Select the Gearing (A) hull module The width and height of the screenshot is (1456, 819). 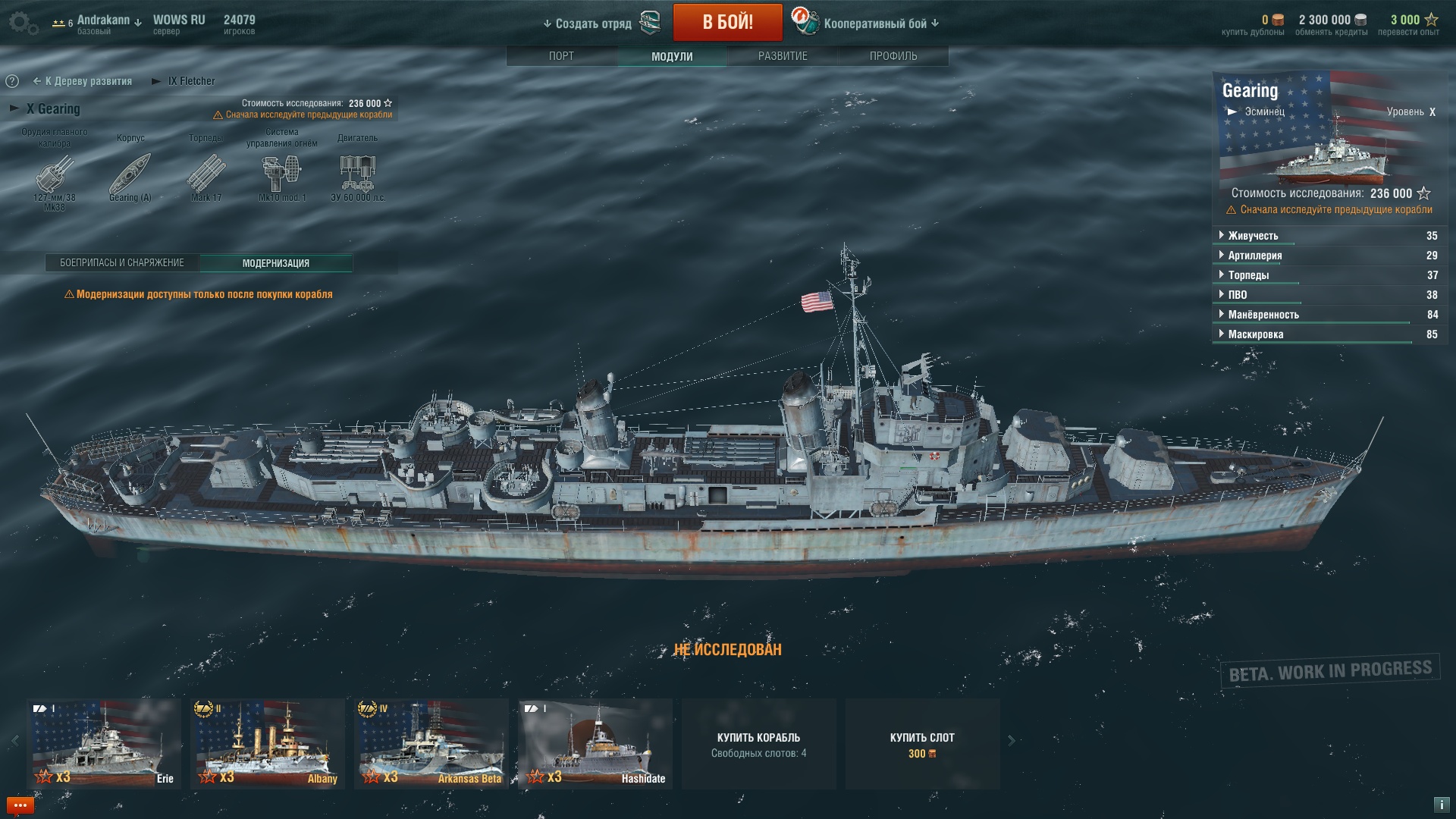130,174
